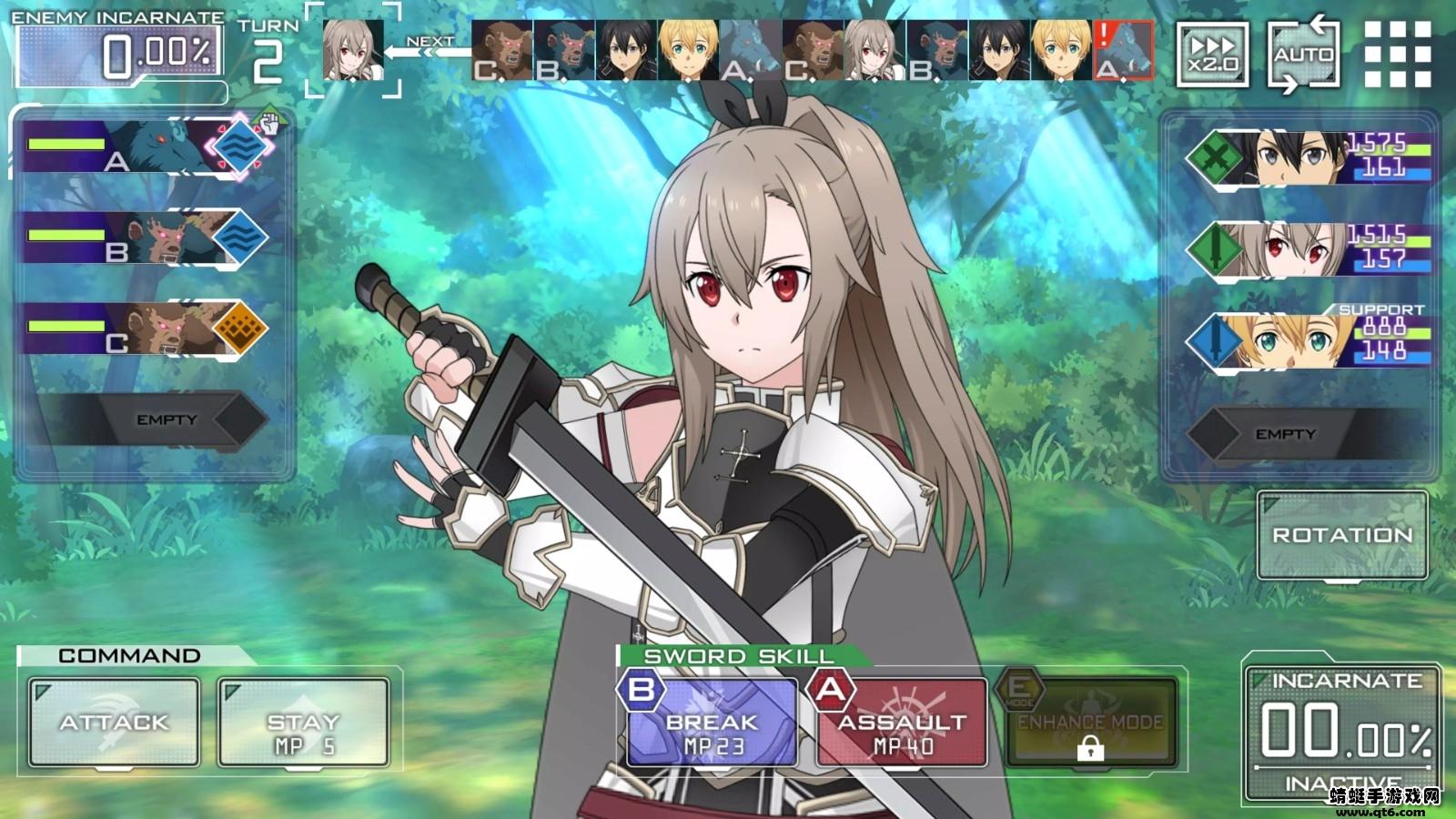Select the red-eyed girl's party panel
The height and width of the screenshot is (819, 1456).
point(1310,248)
